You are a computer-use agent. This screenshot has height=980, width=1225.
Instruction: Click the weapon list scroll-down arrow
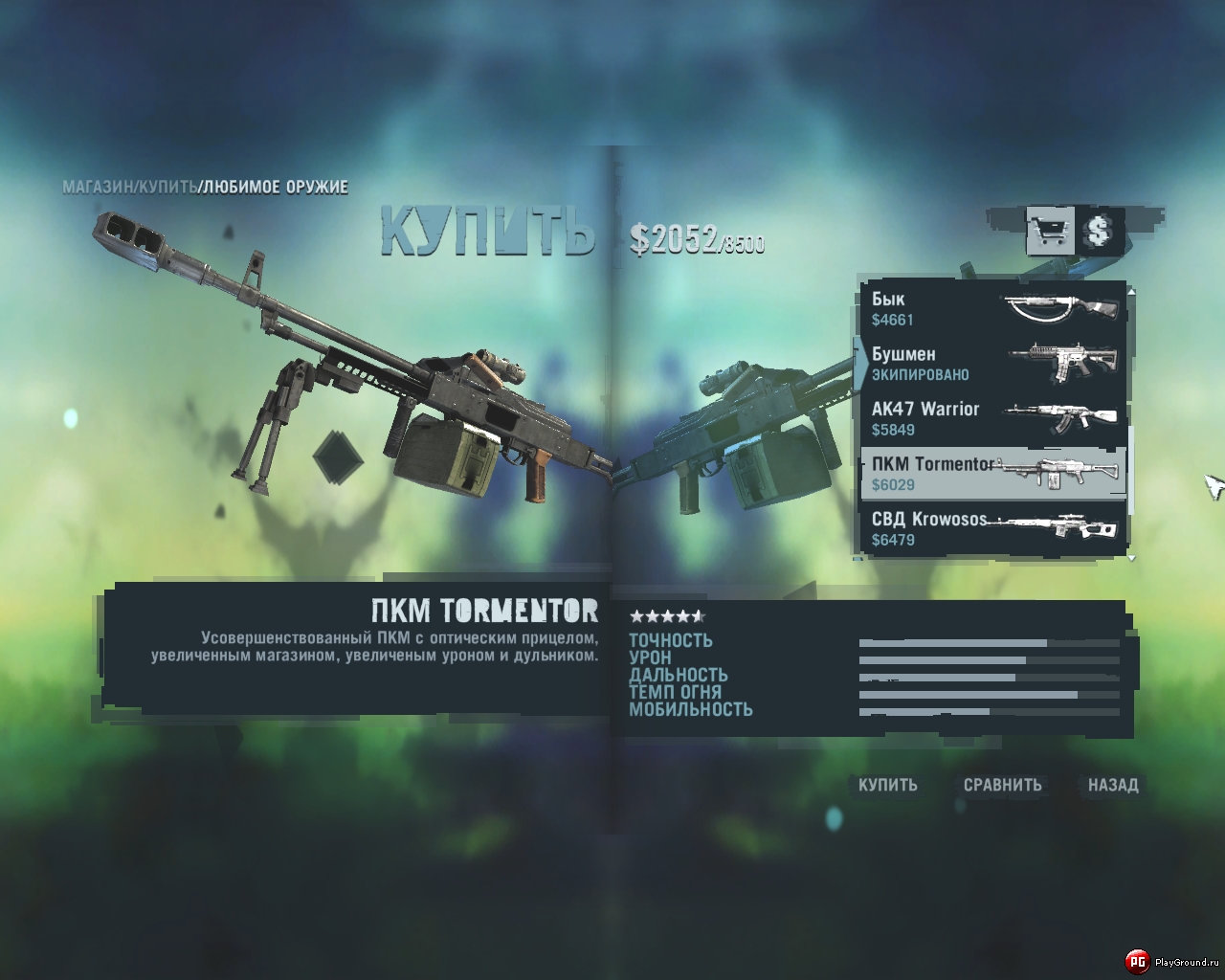pyautogui.click(x=1132, y=557)
